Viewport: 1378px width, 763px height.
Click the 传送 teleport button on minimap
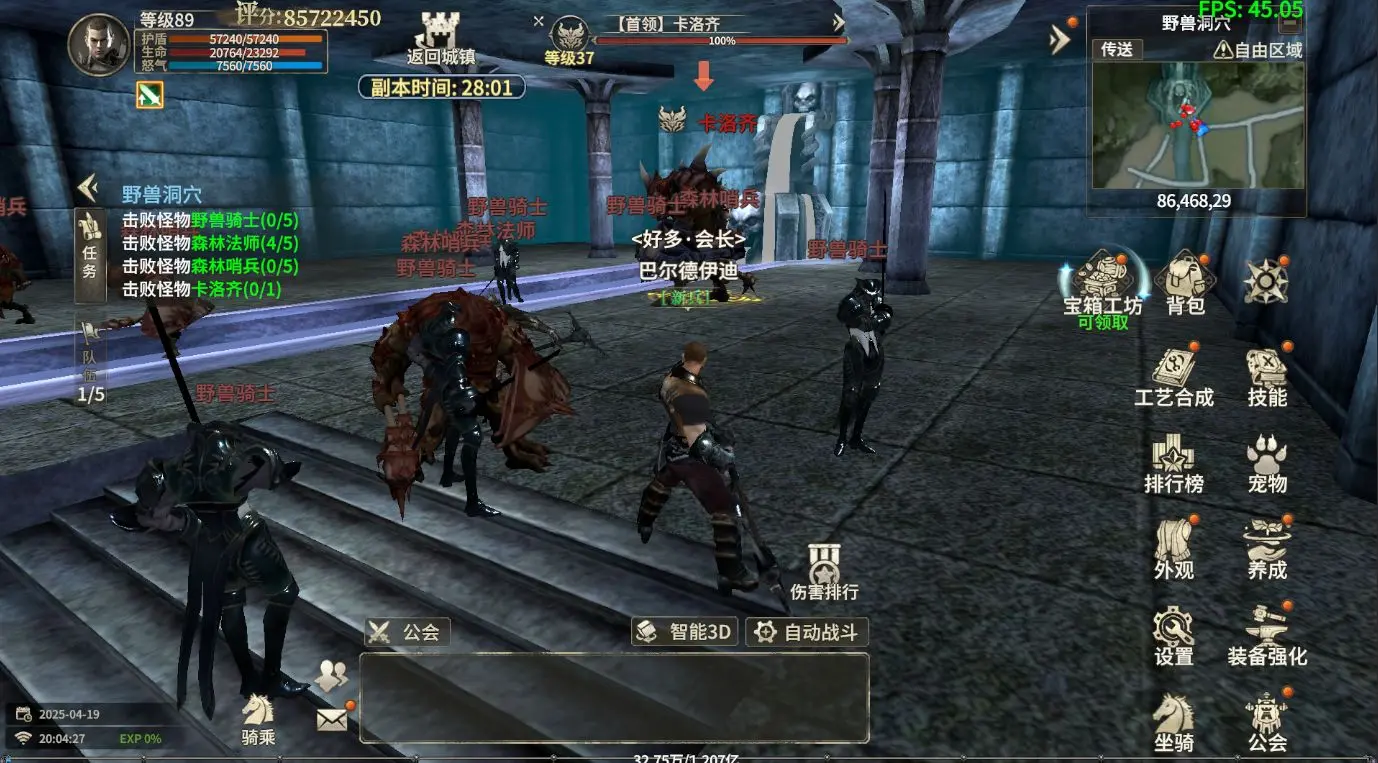coord(1116,49)
